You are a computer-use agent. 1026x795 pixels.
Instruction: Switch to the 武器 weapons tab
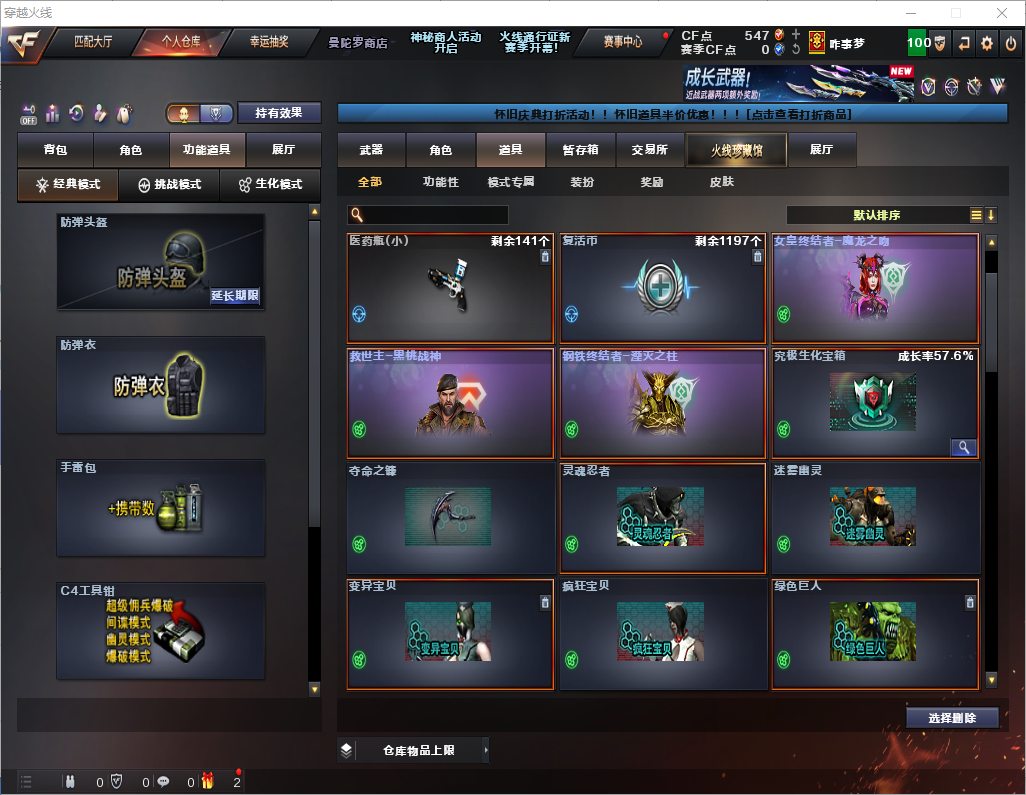[x=371, y=150]
